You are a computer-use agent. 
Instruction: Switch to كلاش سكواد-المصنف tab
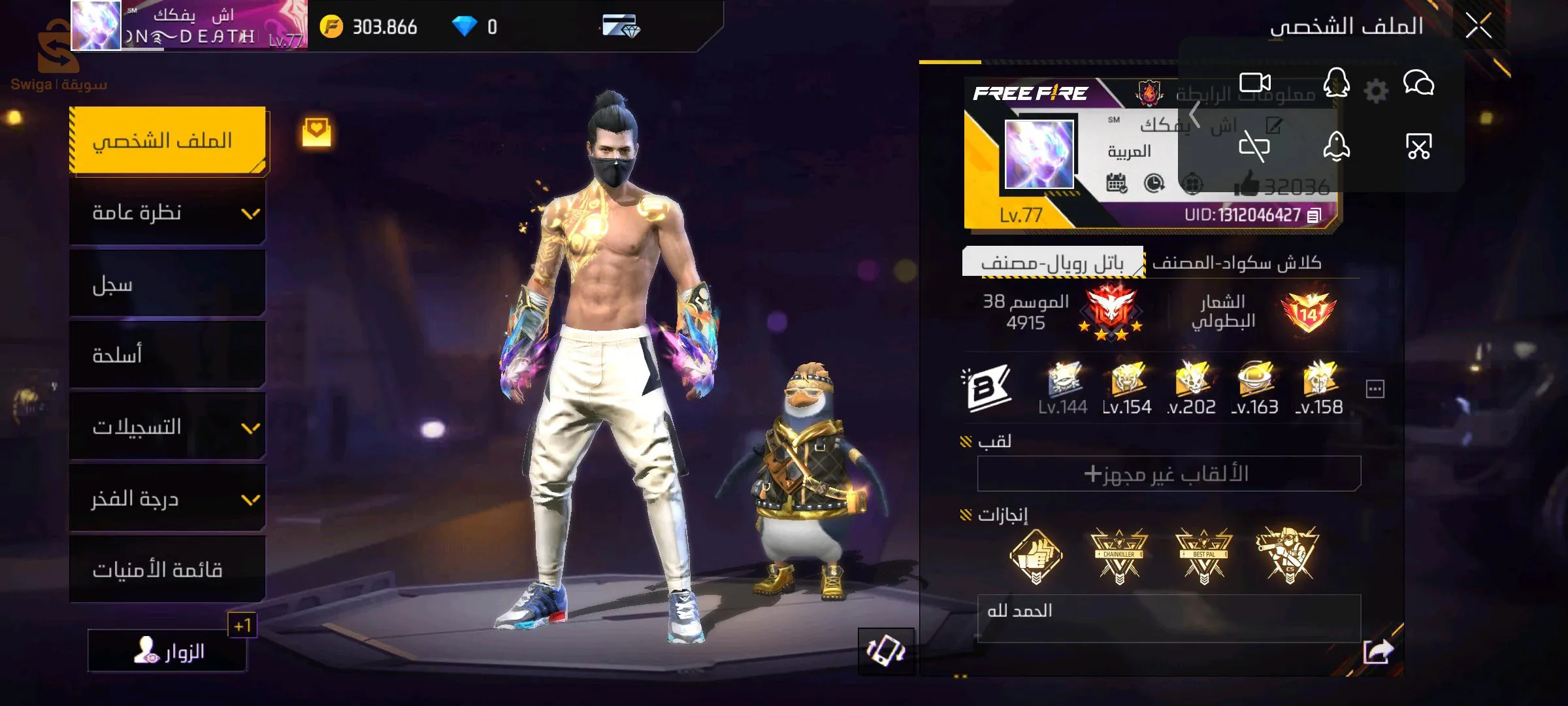tap(1237, 263)
